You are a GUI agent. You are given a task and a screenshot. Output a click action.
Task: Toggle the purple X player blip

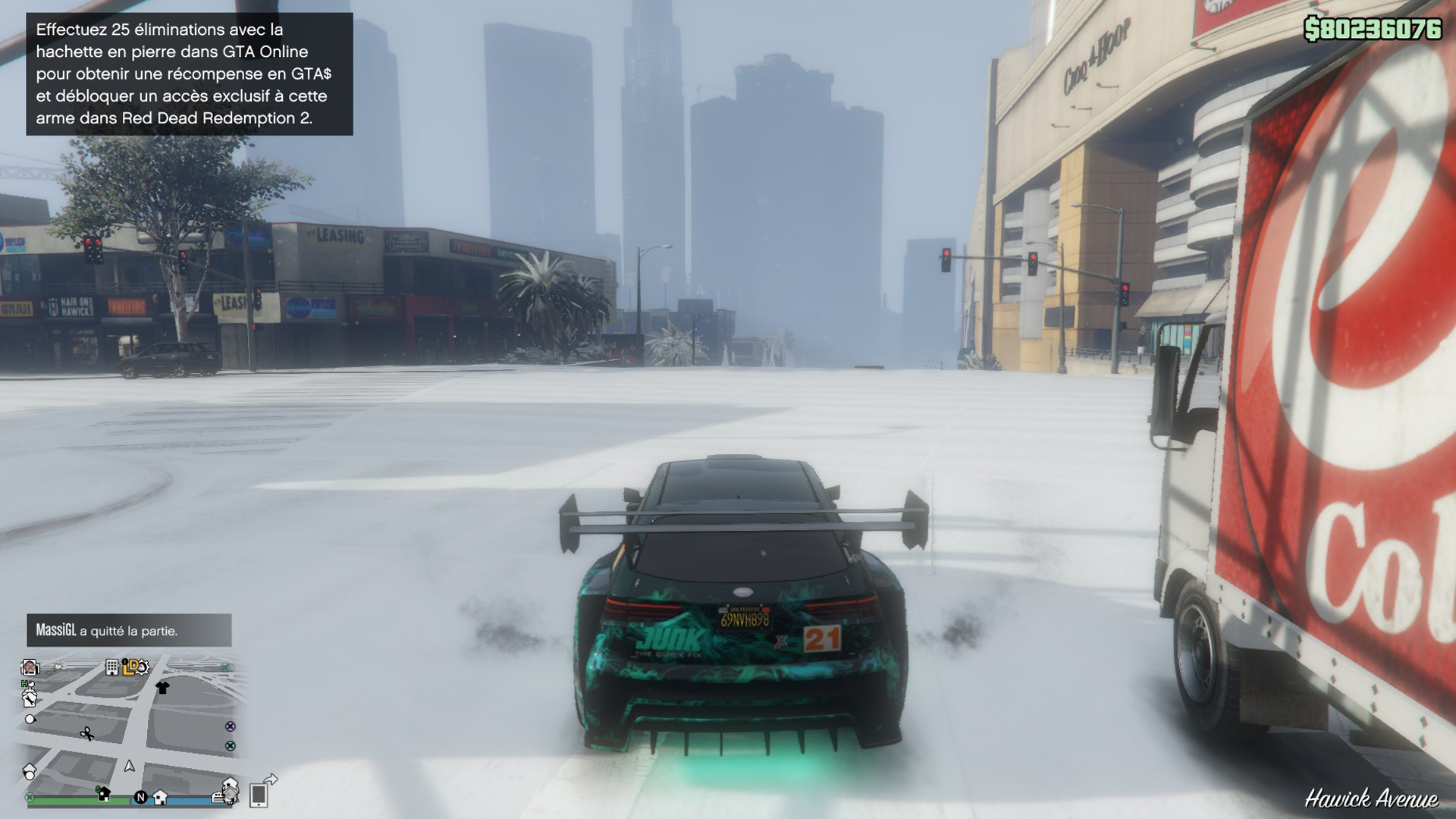230,727
